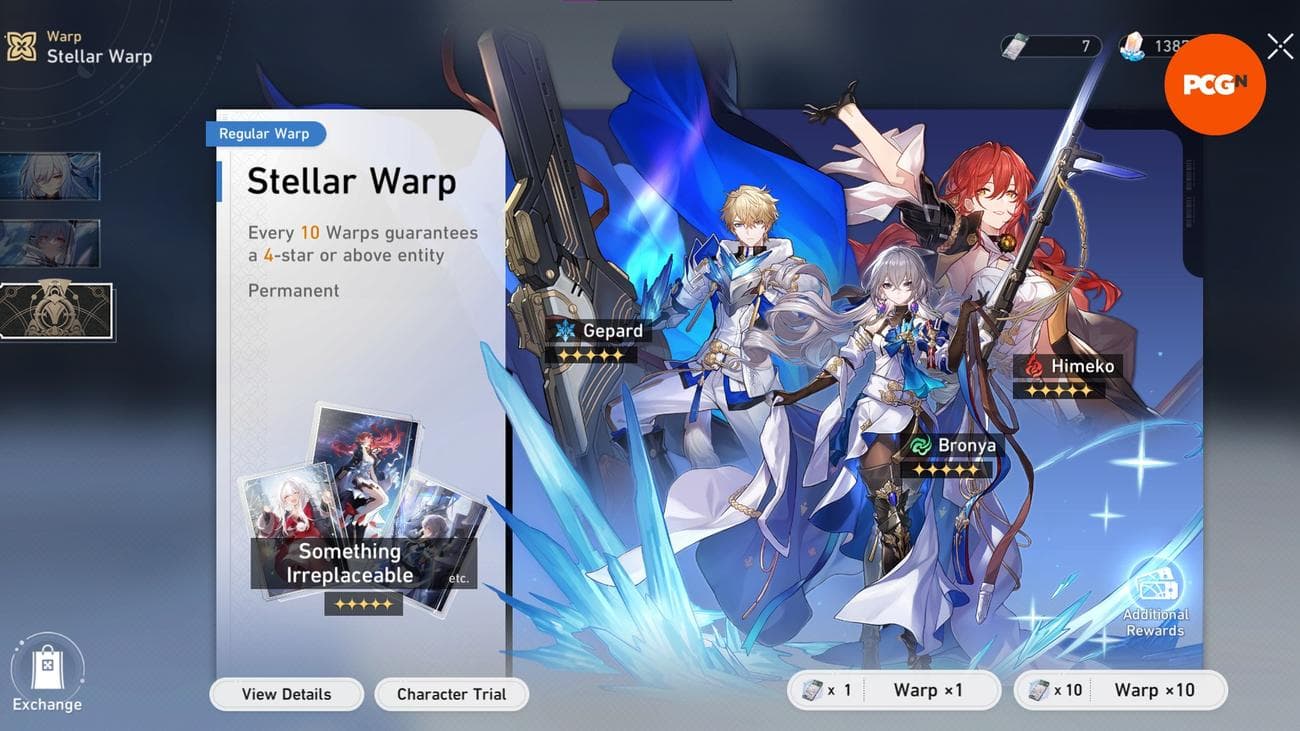Click Gepard's Ice element icon
1300x731 pixels.
[565, 330]
